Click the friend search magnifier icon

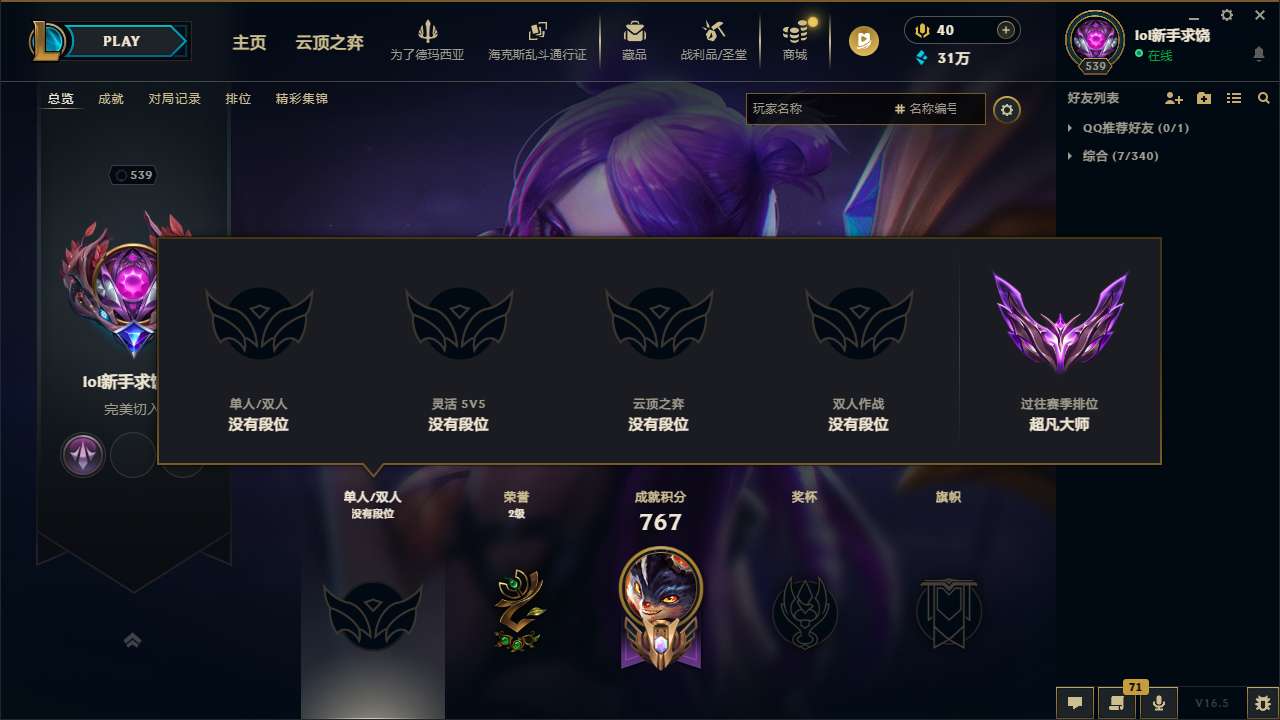click(x=1263, y=98)
